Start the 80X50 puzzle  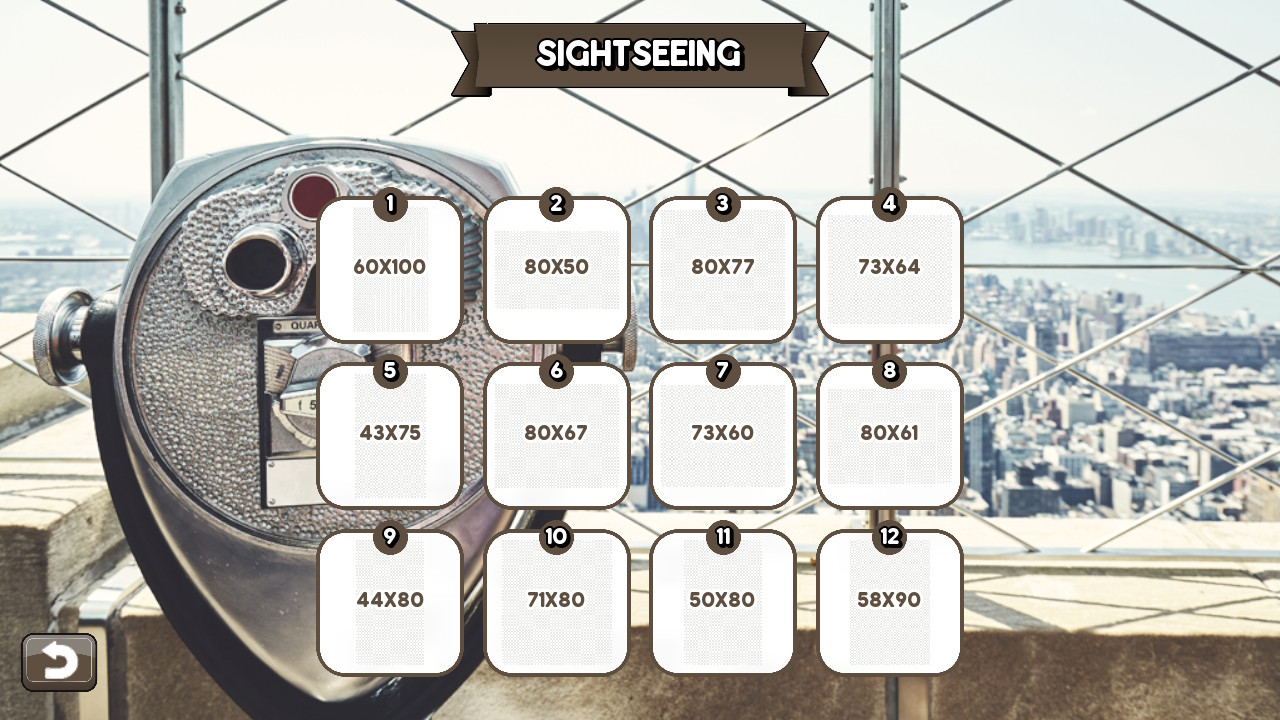[556, 270]
